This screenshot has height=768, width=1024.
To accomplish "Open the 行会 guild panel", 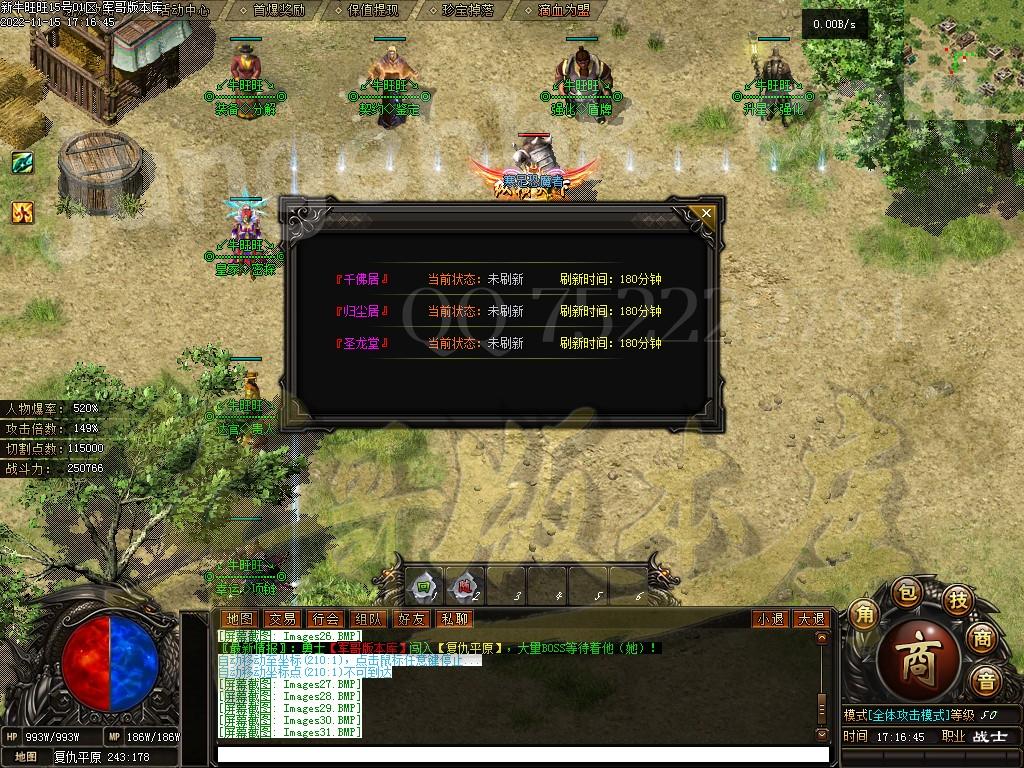I will click(x=325, y=619).
